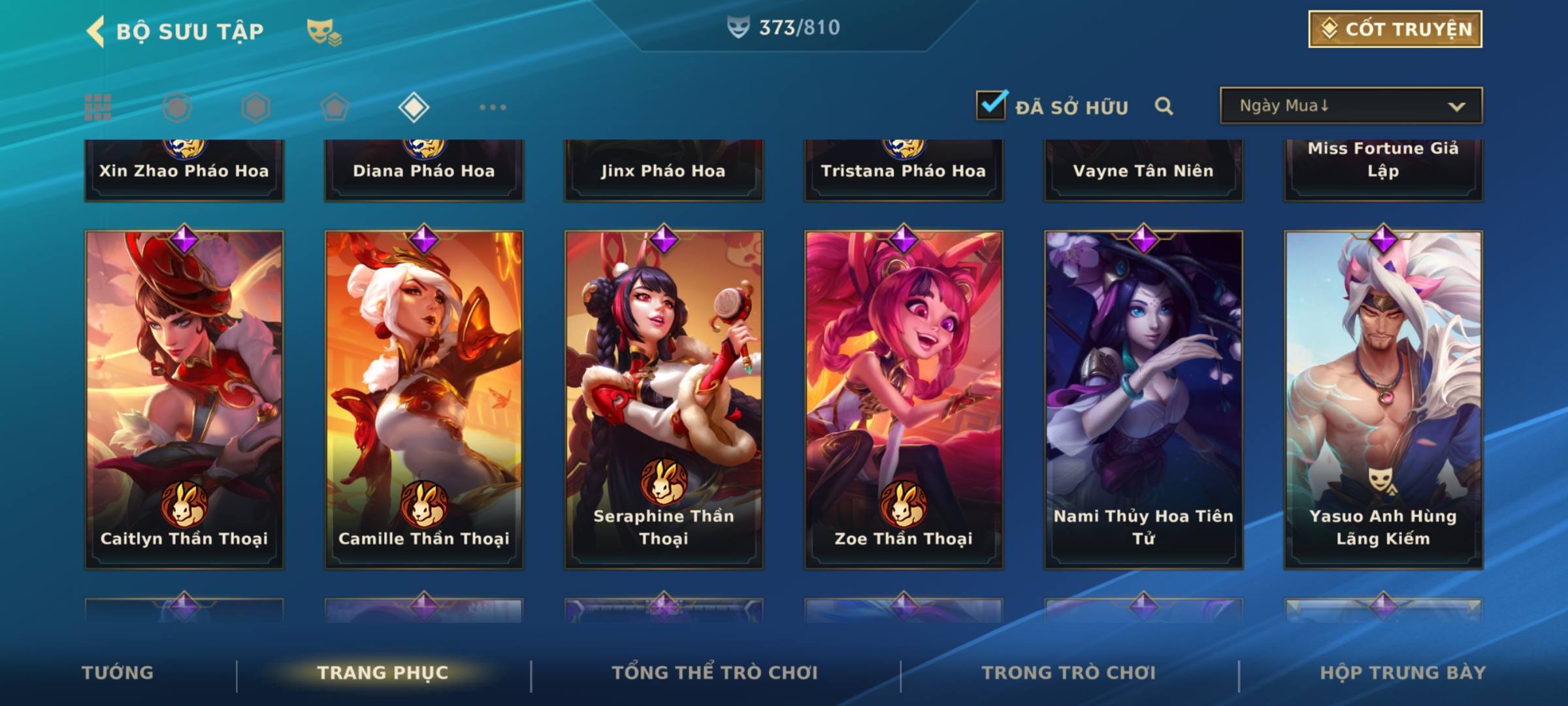Open the three-dots more filters
The width and height of the screenshot is (1568, 706).
(493, 107)
